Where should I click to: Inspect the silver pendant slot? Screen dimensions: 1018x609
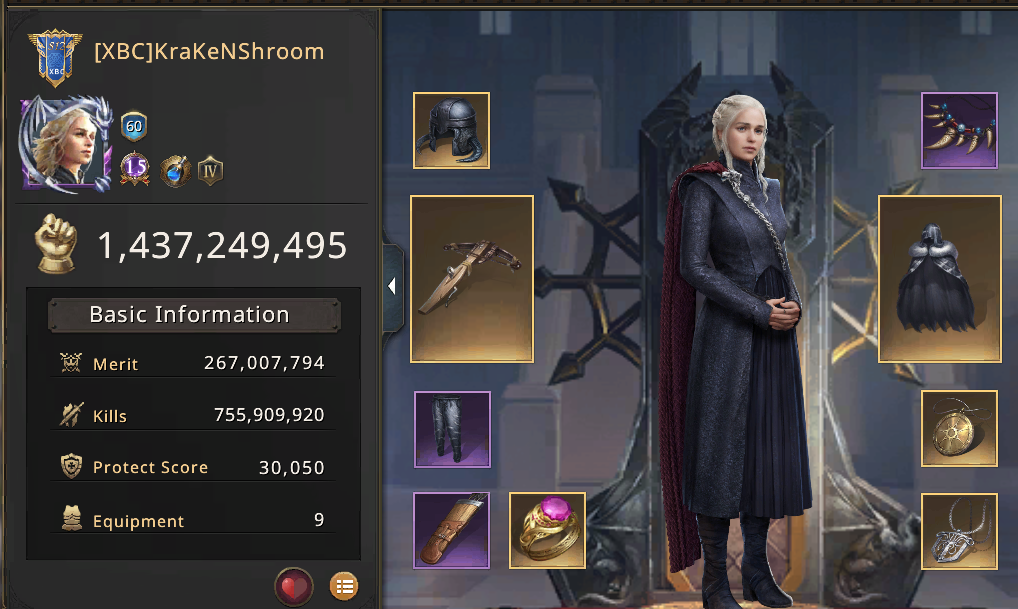(959, 530)
